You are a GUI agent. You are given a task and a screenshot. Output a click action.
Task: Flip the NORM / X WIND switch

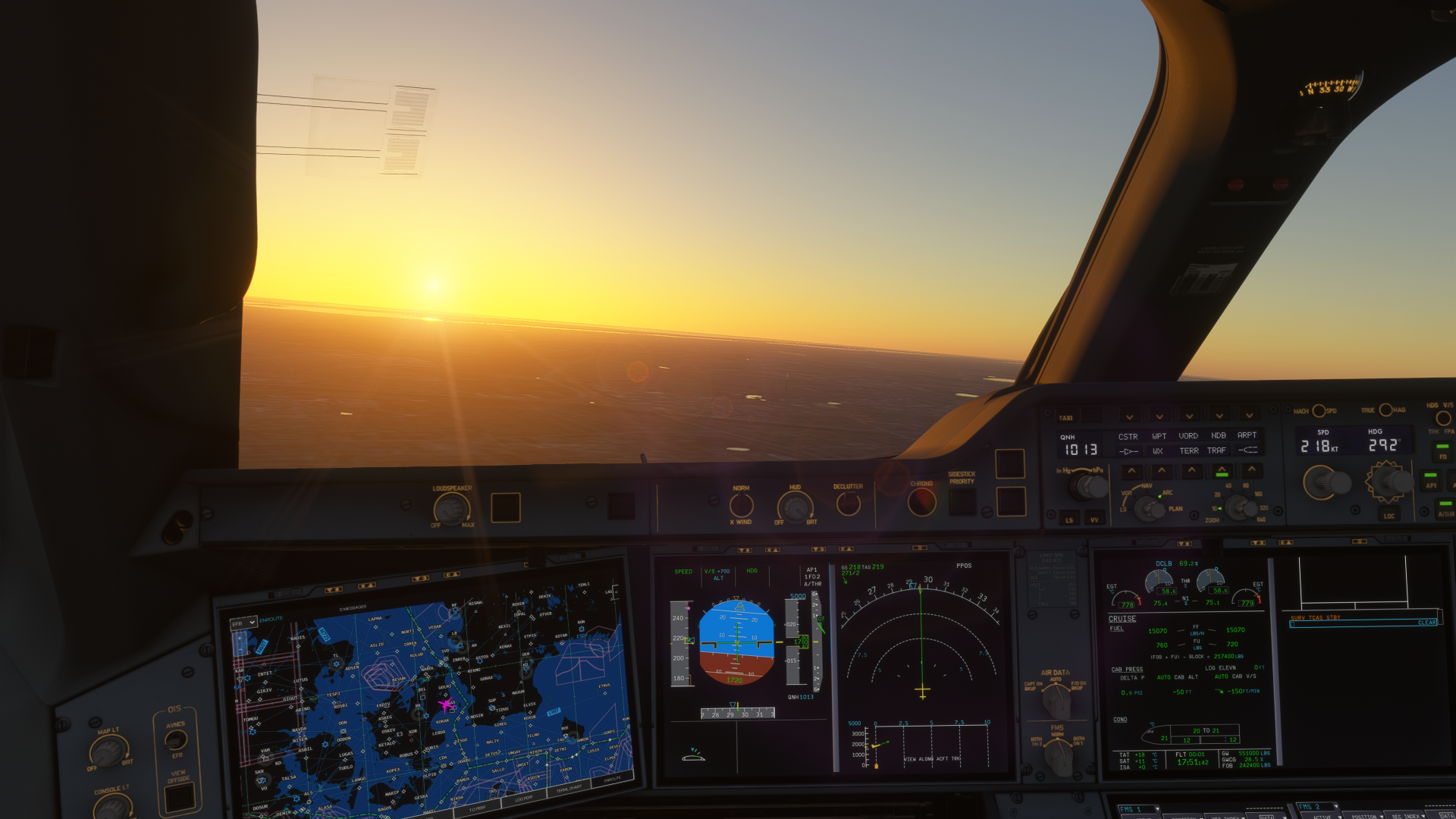coord(741,505)
